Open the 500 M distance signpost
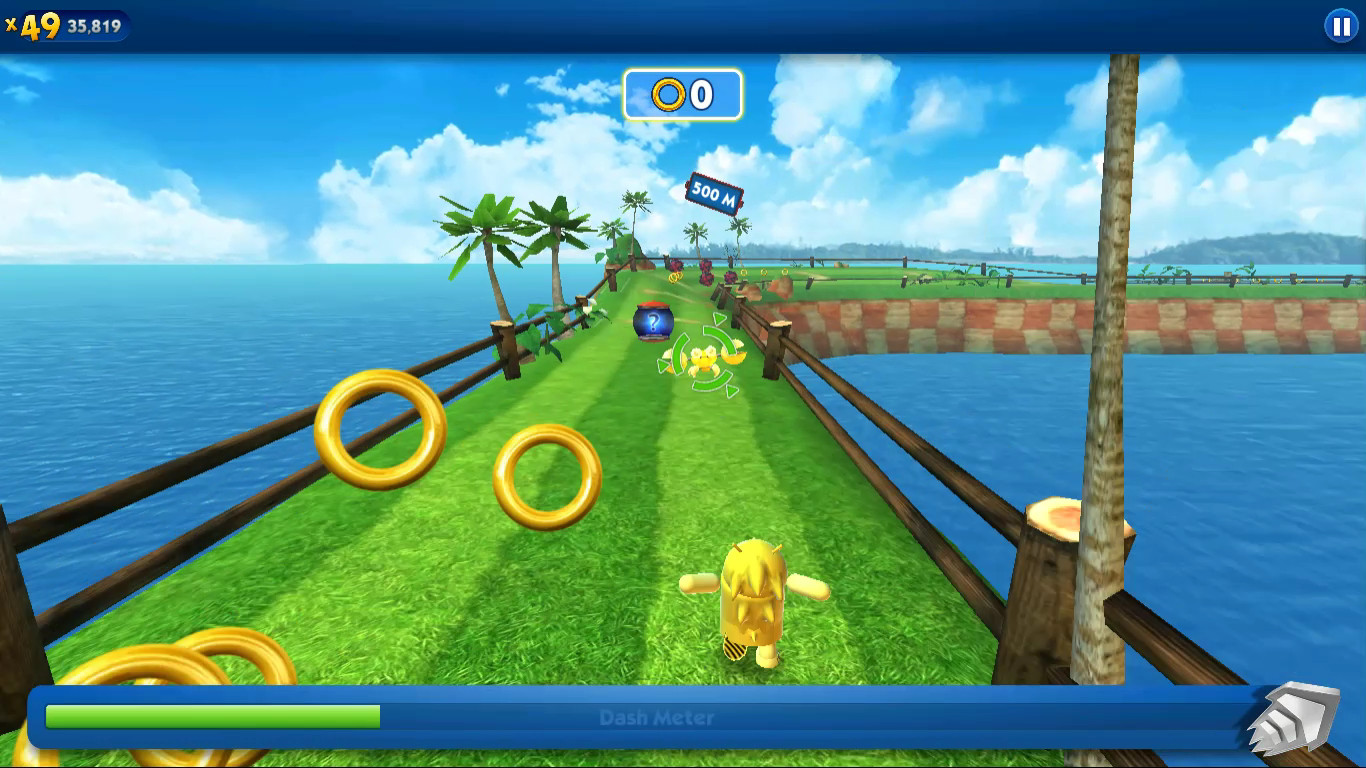Viewport: 1366px width, 768px height. [713, 191]
